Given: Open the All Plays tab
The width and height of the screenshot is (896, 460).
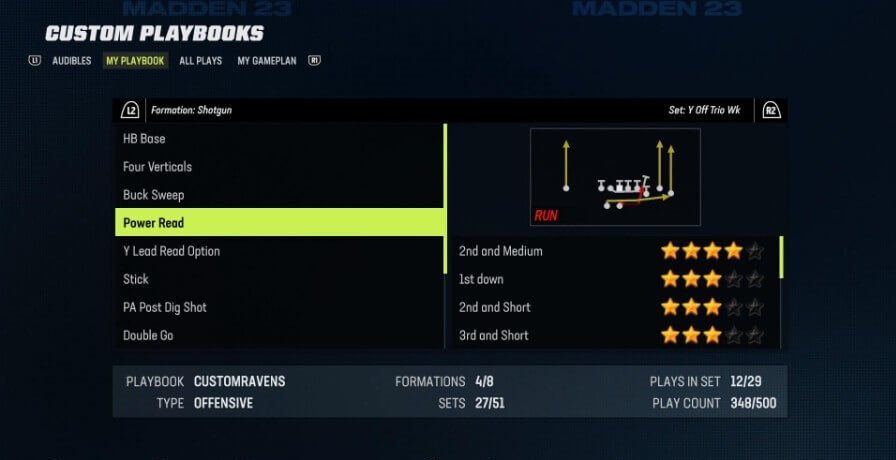Looking at the screenshot, I should click(200, 61).
